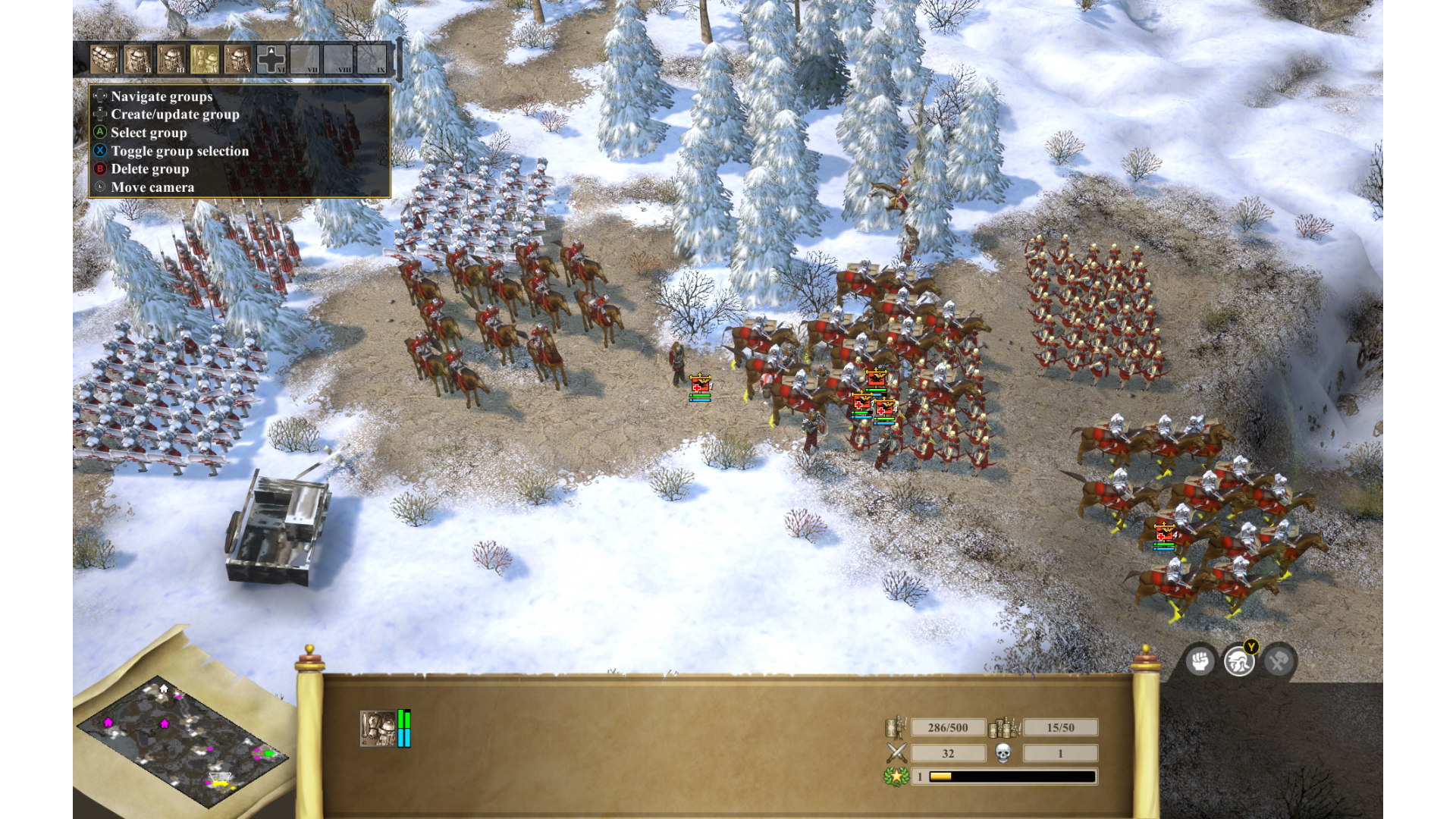This screenshot has width=1456, height=819.
Task: Click the isometric minimap
Action: point(182,739)
